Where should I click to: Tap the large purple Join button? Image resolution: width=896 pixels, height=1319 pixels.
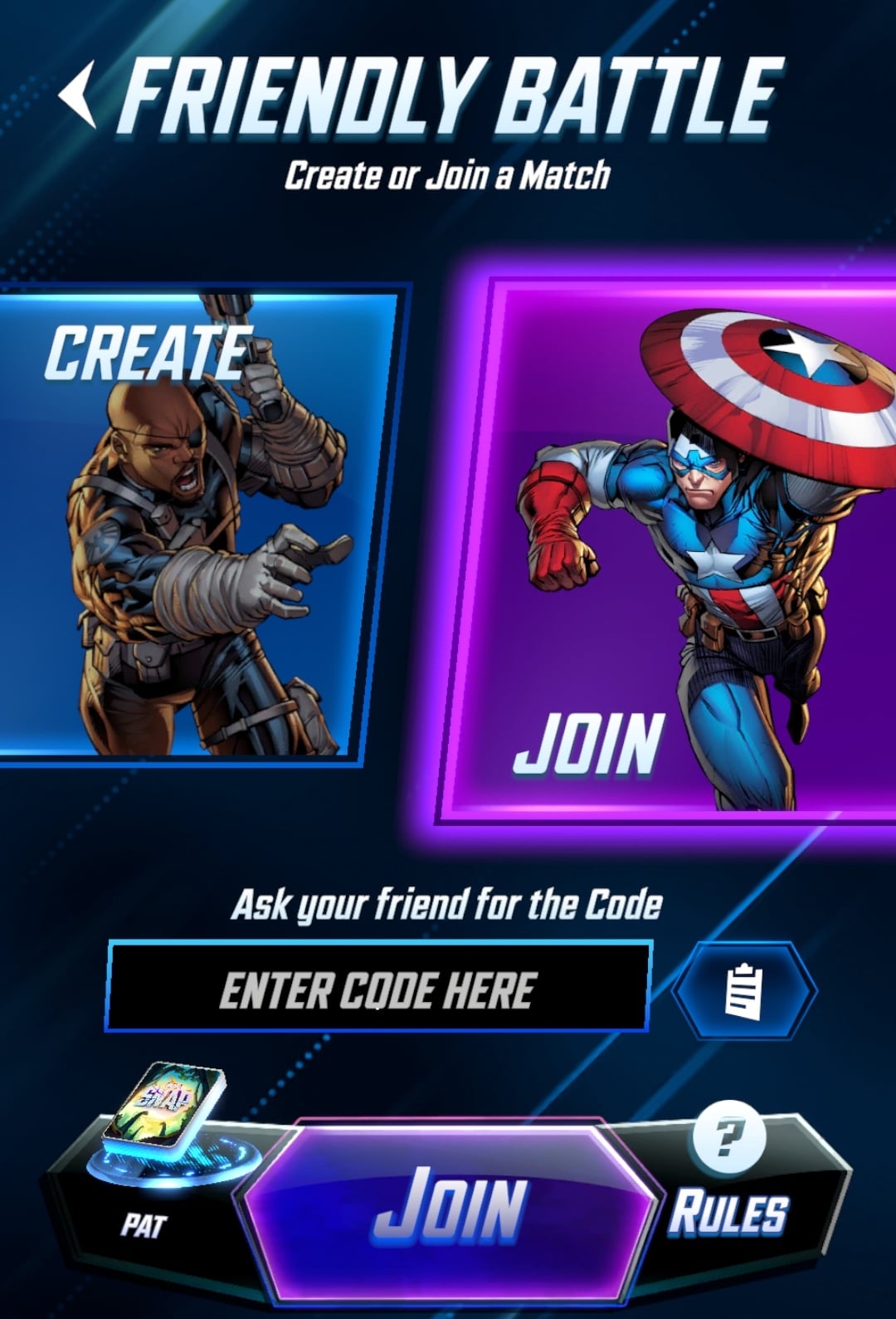448,1206
